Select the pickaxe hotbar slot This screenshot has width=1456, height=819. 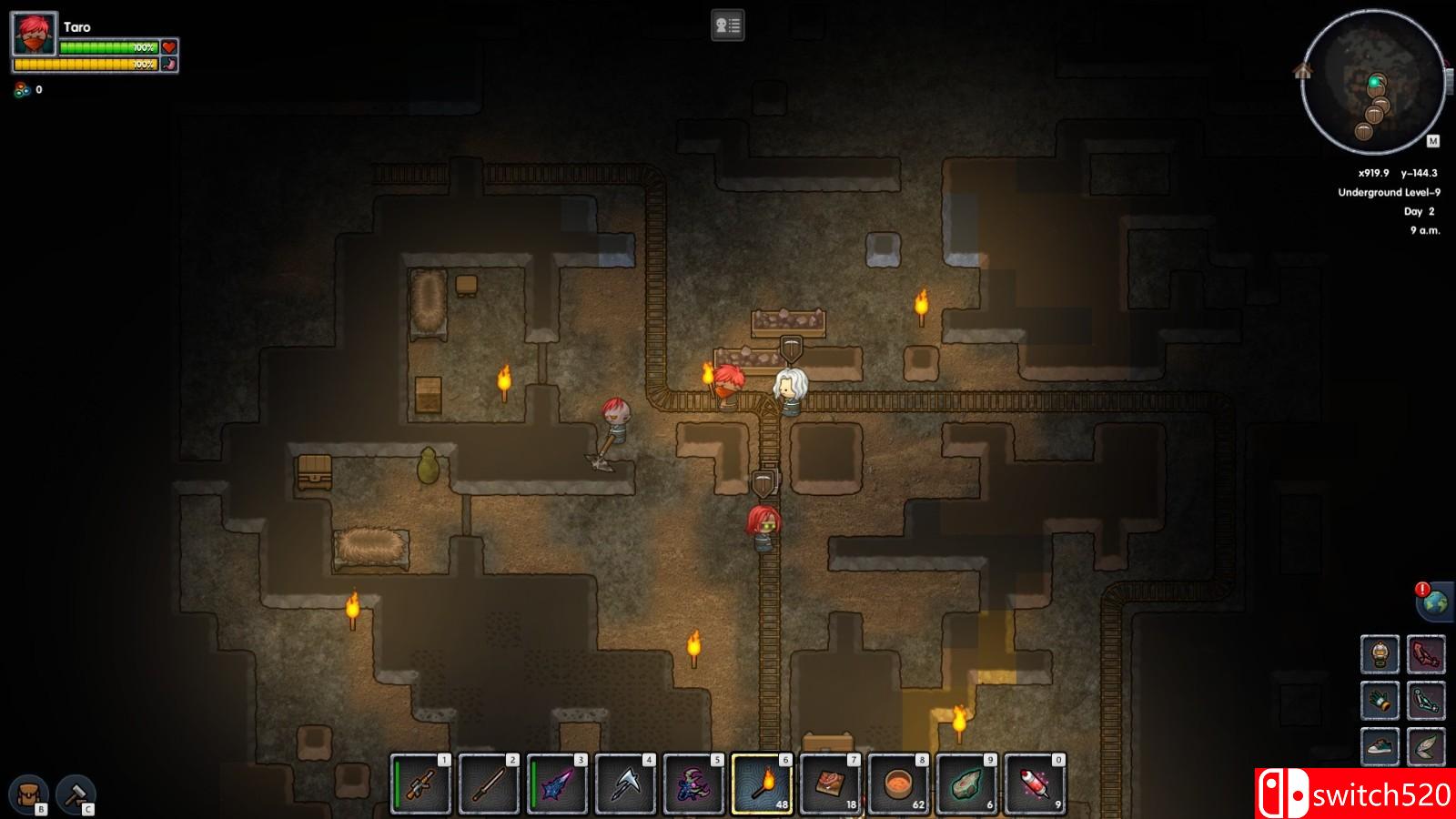(x=625, y=784)
